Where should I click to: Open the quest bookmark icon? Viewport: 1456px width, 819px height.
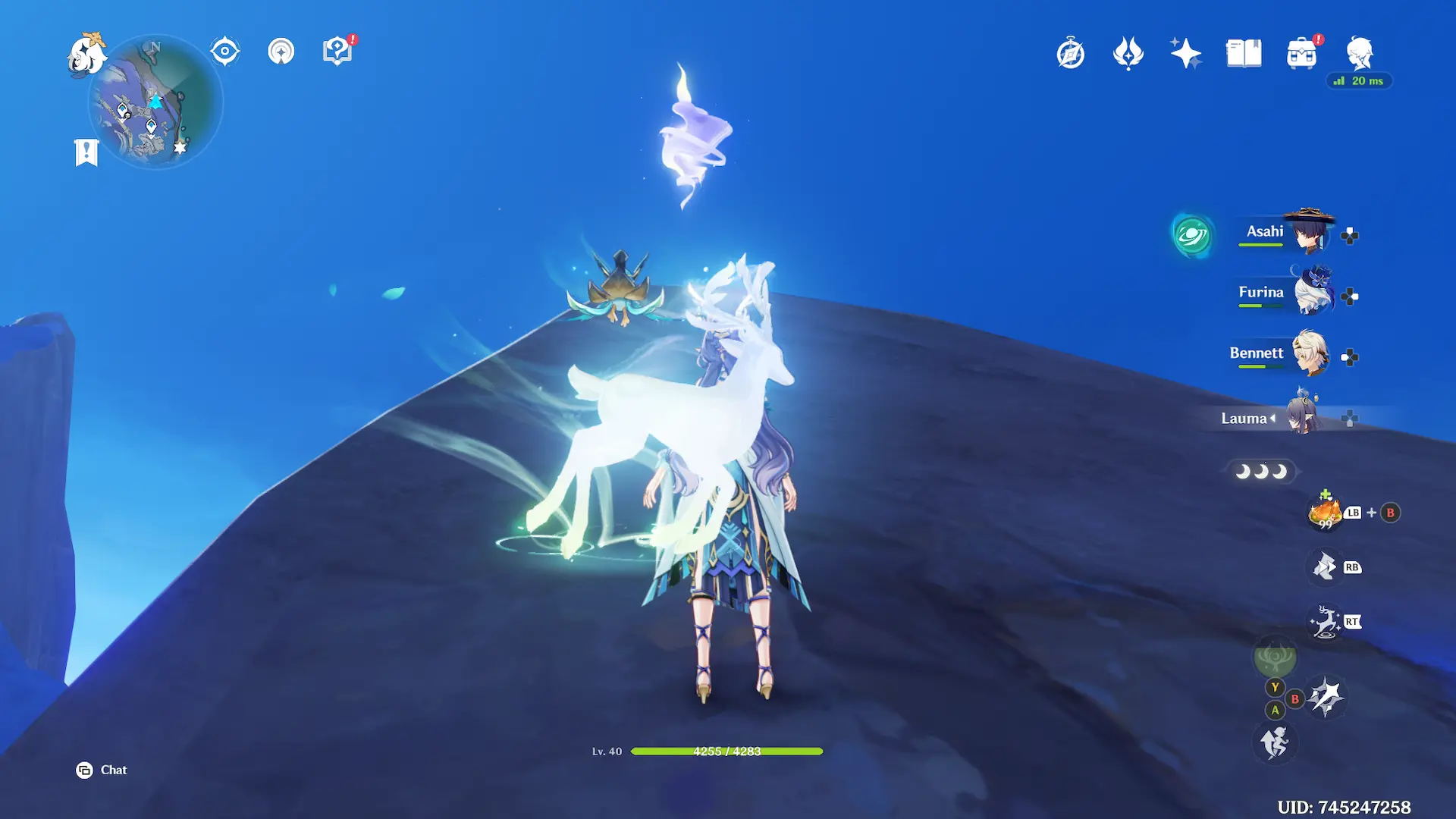pos(86,152)
